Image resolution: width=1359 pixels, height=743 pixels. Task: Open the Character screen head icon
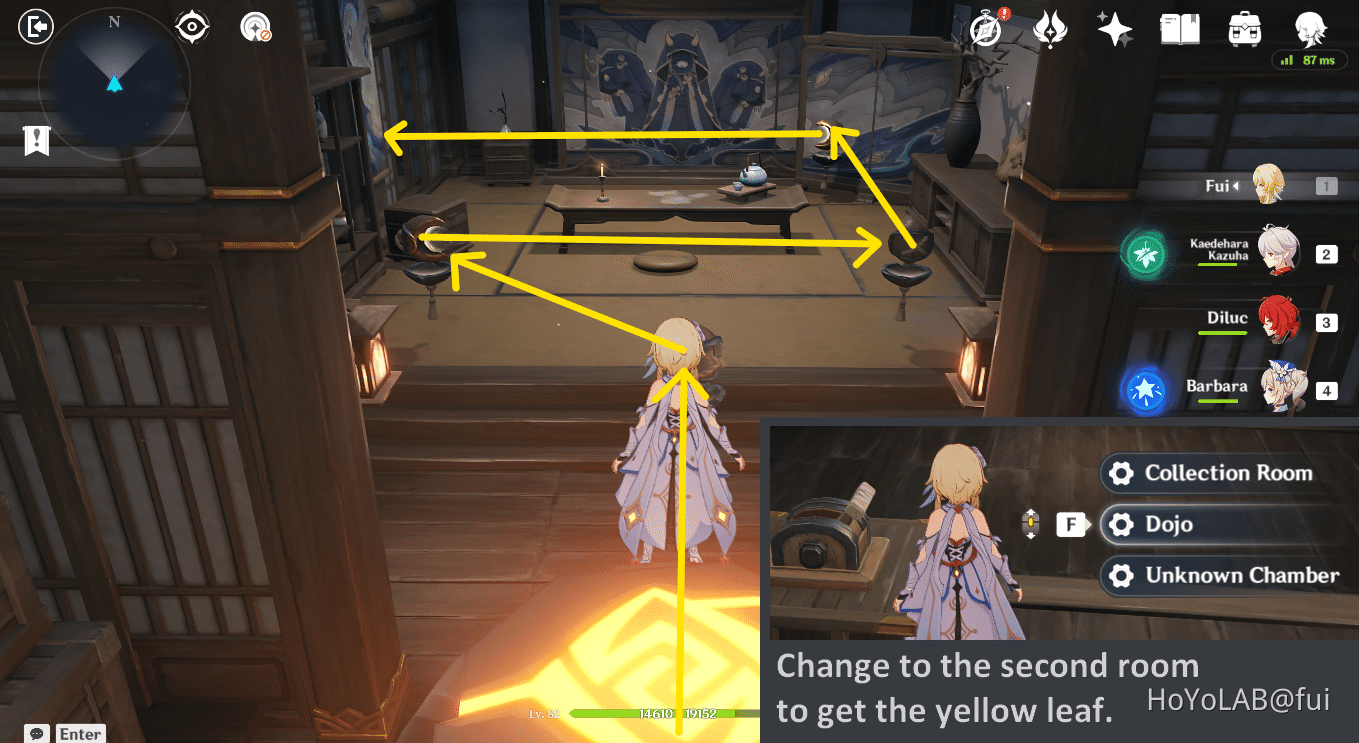[x=1310, y=29]
